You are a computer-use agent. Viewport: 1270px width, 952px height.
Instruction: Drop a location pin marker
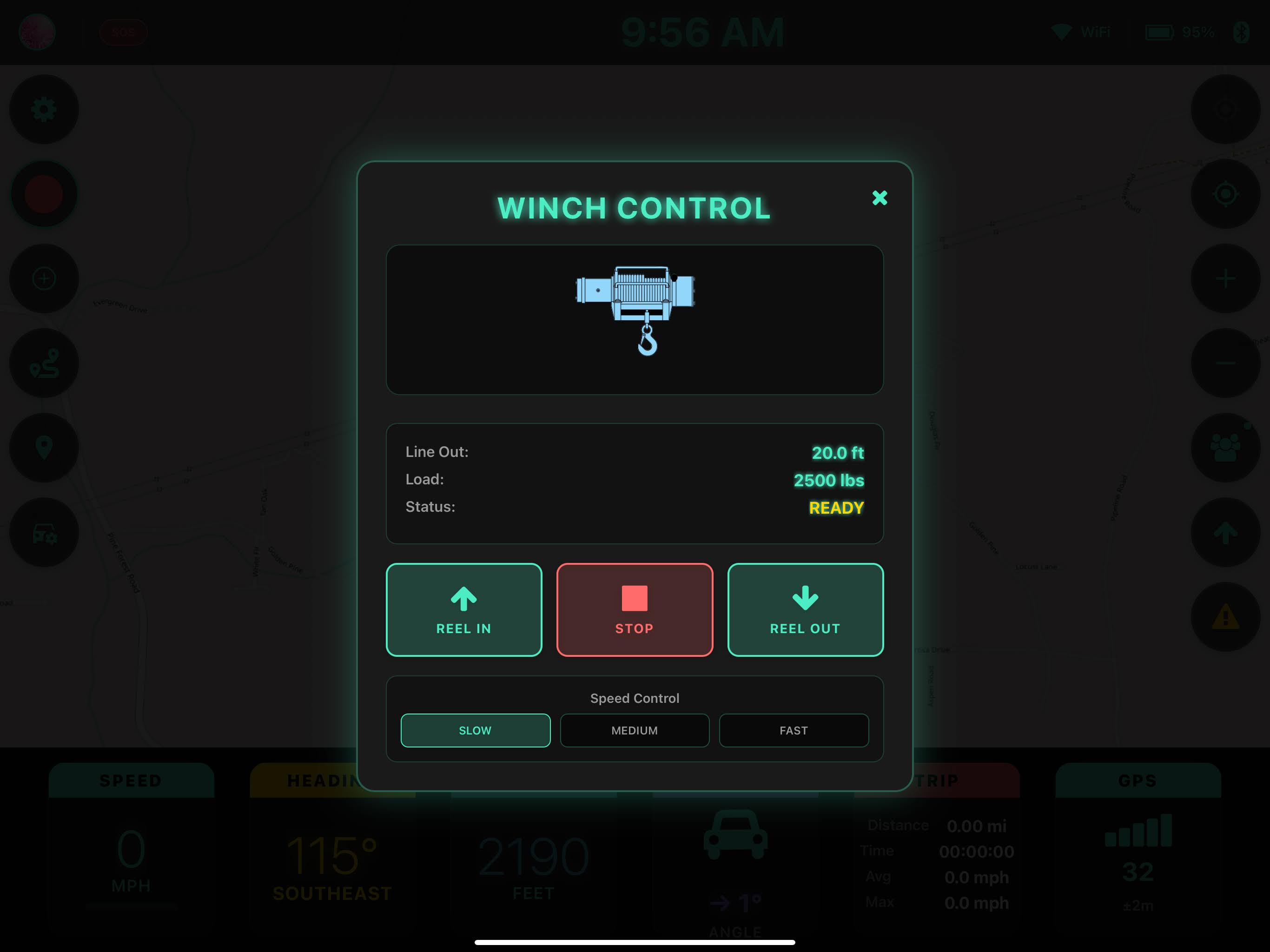(x=44, y=448)
